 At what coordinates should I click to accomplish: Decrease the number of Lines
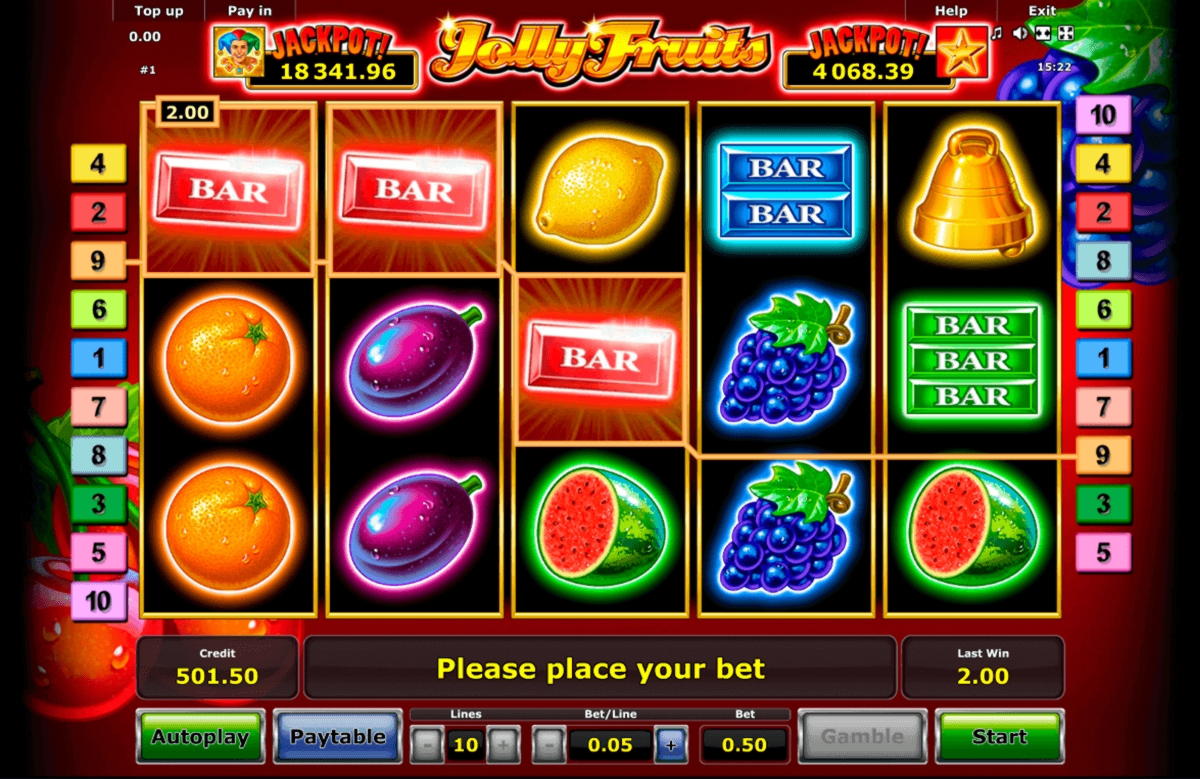[426, 744]
